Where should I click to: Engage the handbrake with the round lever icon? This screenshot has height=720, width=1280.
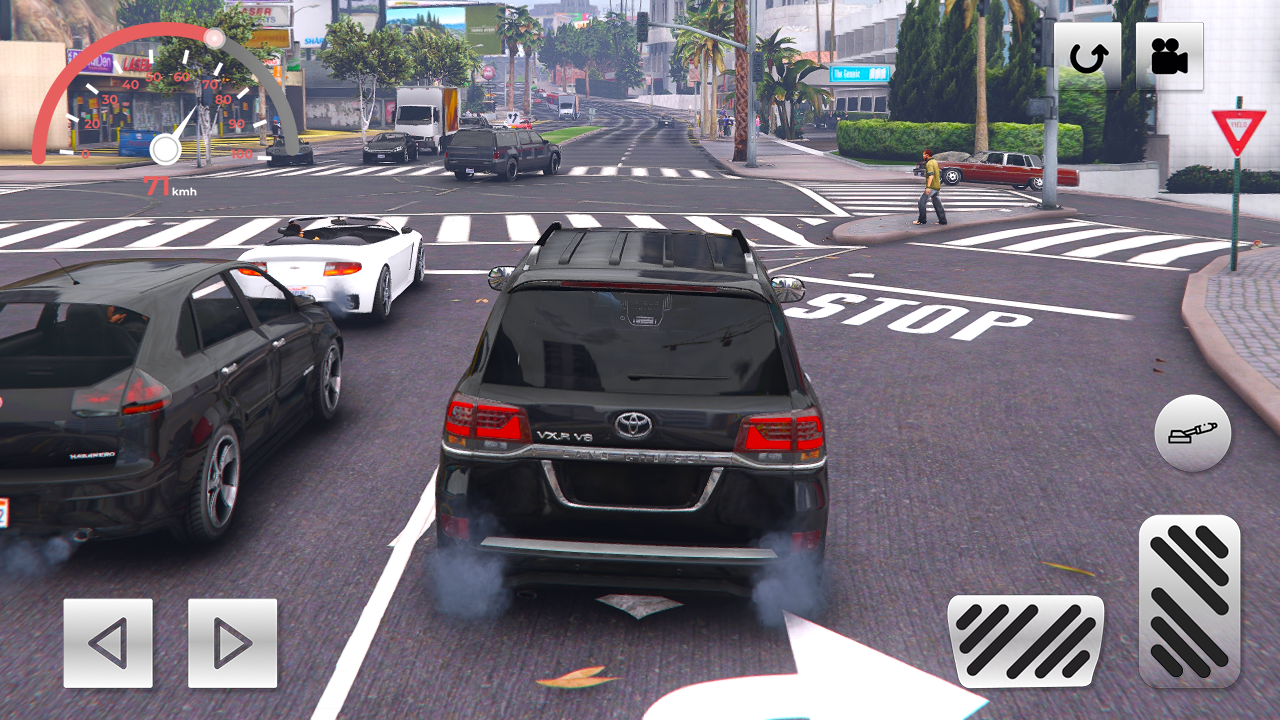(1191, 434)
